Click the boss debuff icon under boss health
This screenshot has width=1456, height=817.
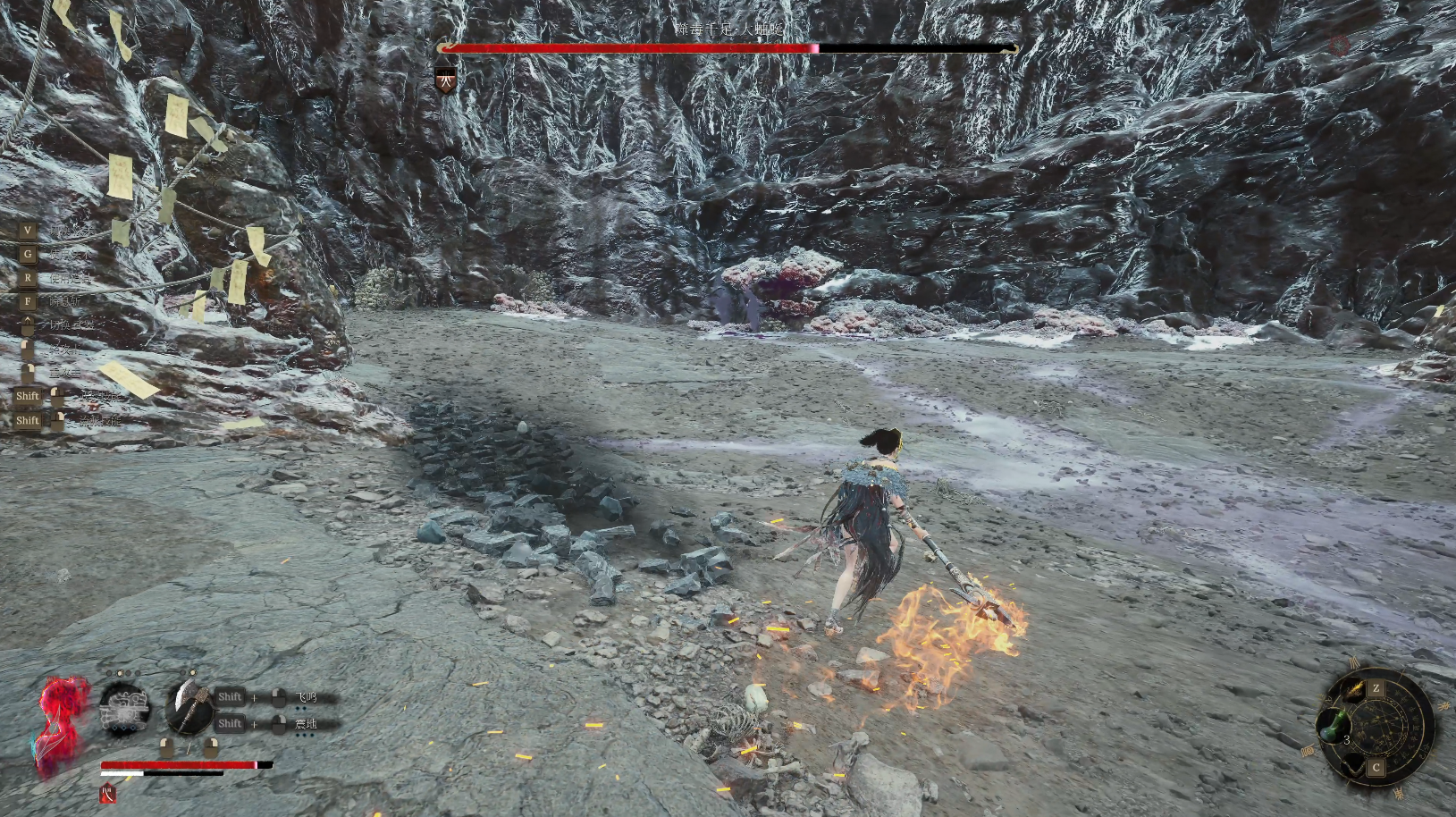coord(446,81)
